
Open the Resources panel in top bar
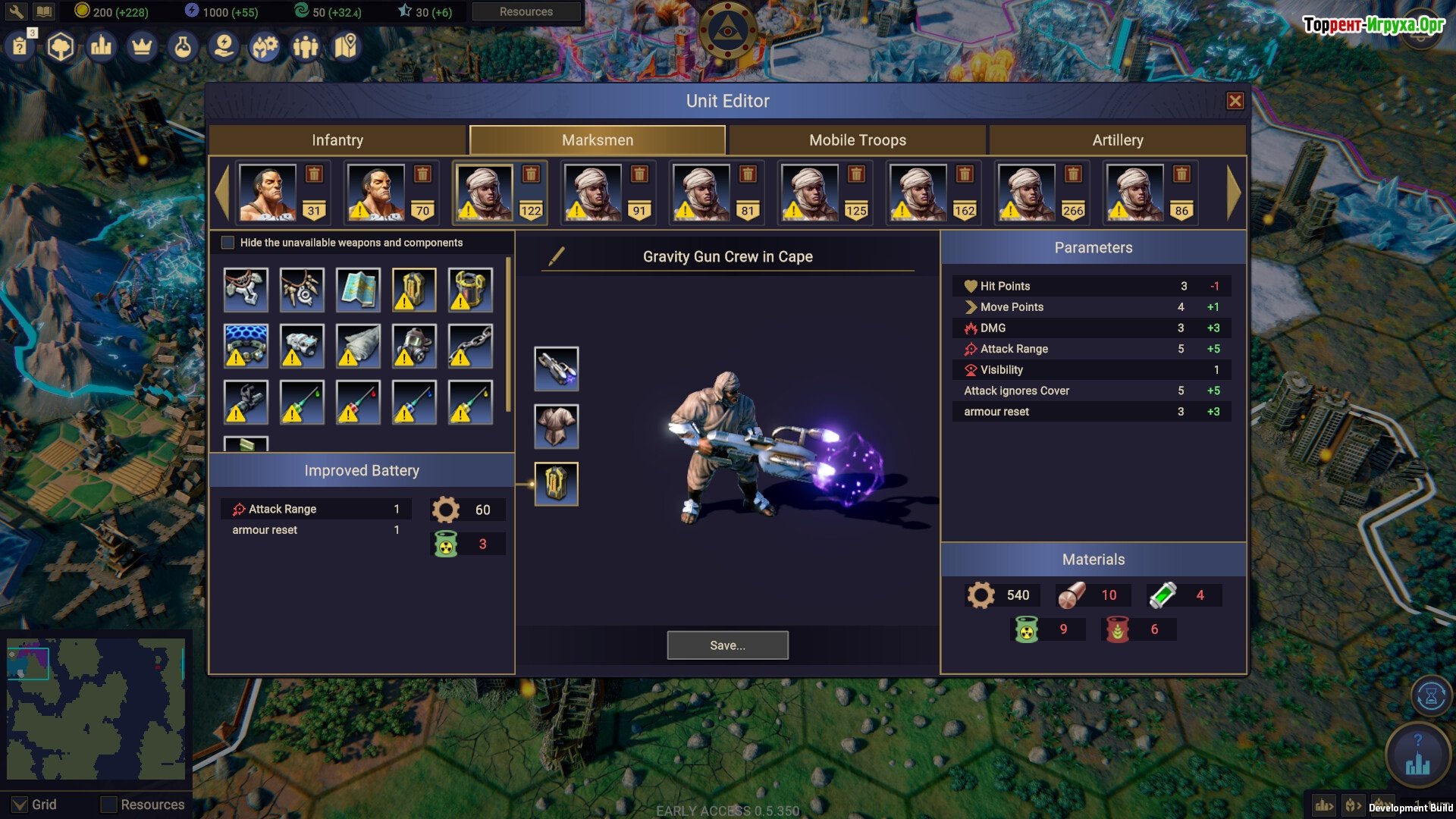[x=526, y=12]
